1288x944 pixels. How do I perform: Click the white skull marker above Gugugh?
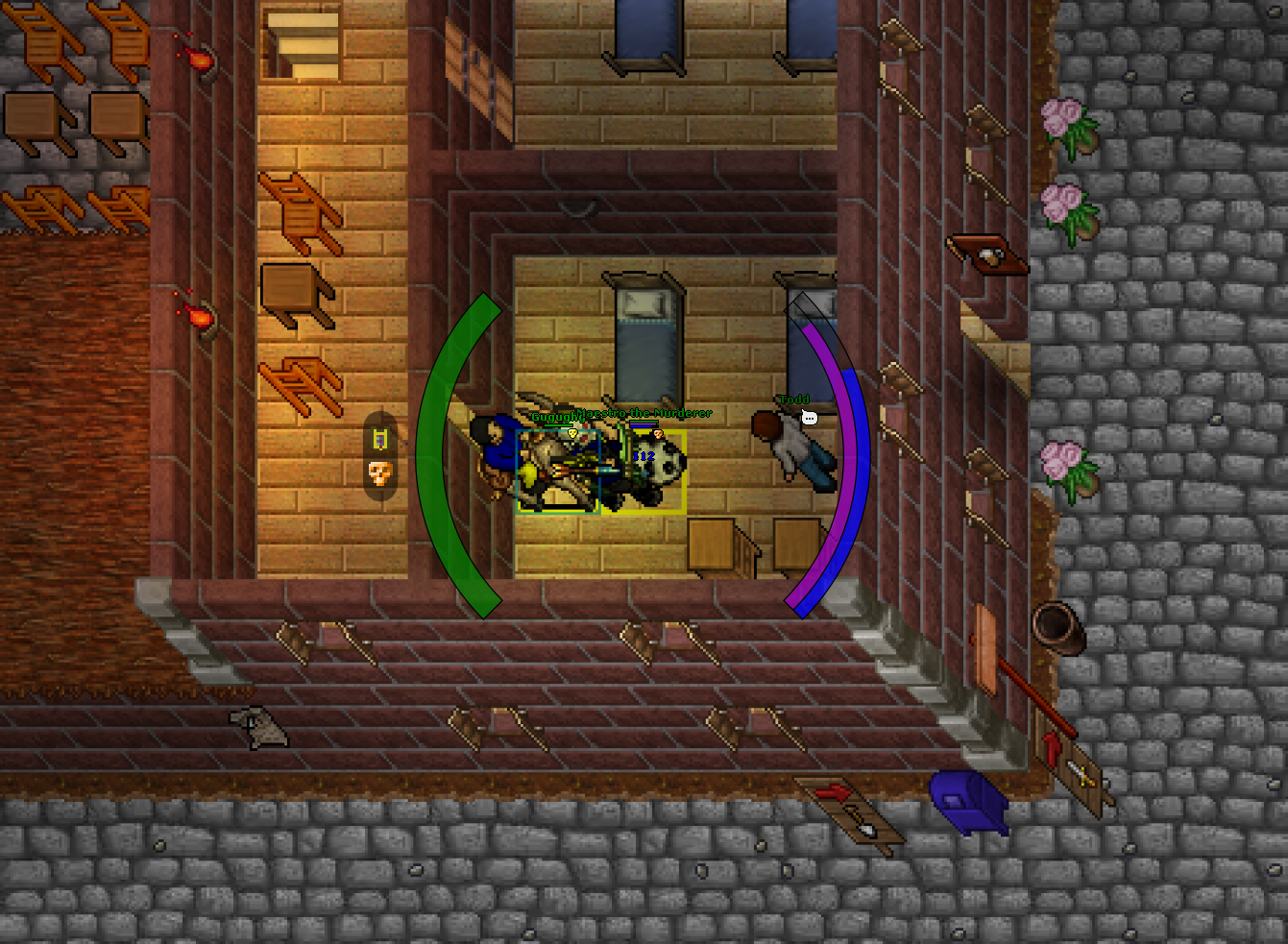pyautogui.click(x=572, y=433)
